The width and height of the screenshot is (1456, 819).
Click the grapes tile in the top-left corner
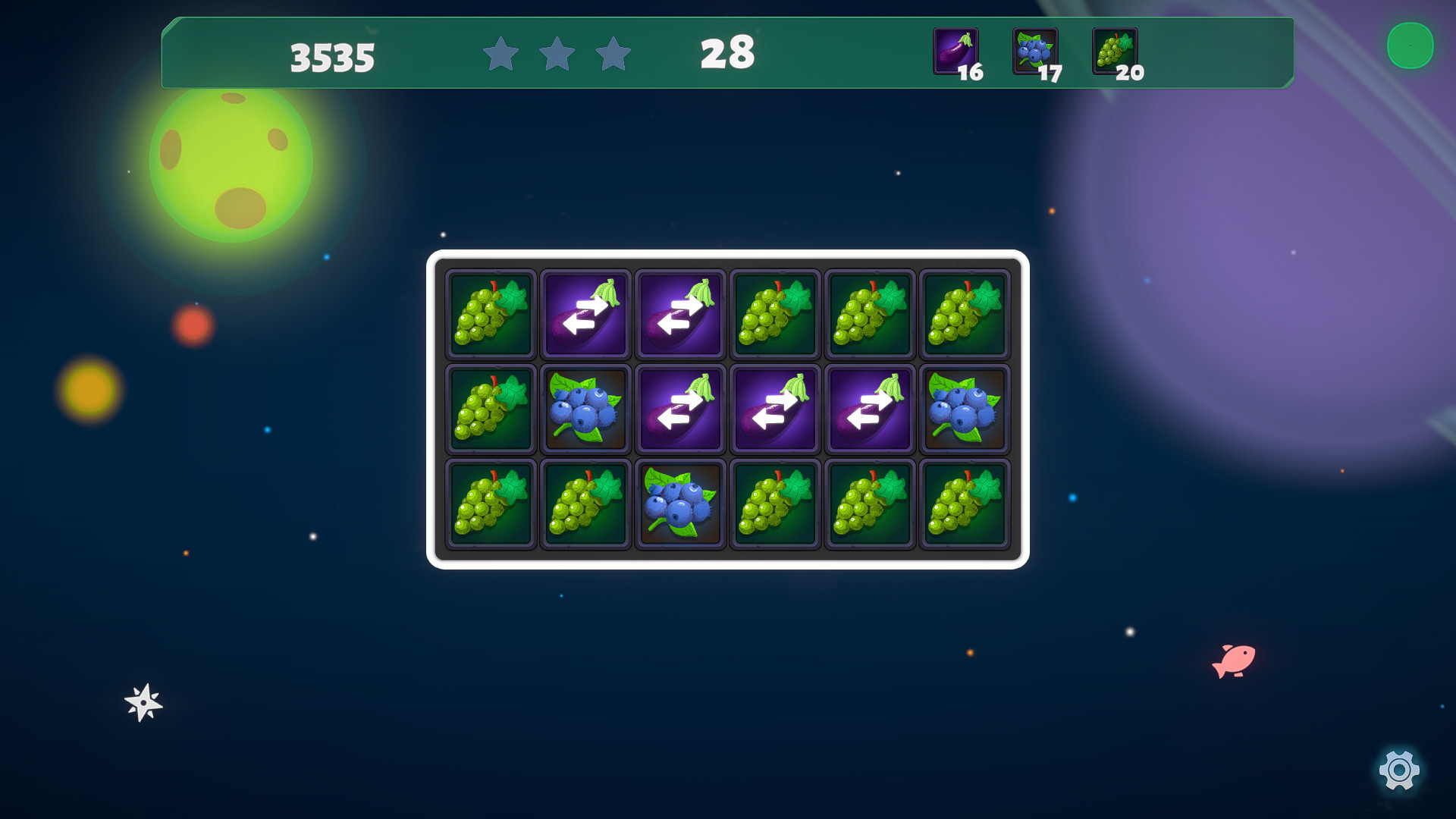click(x=491, y=313)
